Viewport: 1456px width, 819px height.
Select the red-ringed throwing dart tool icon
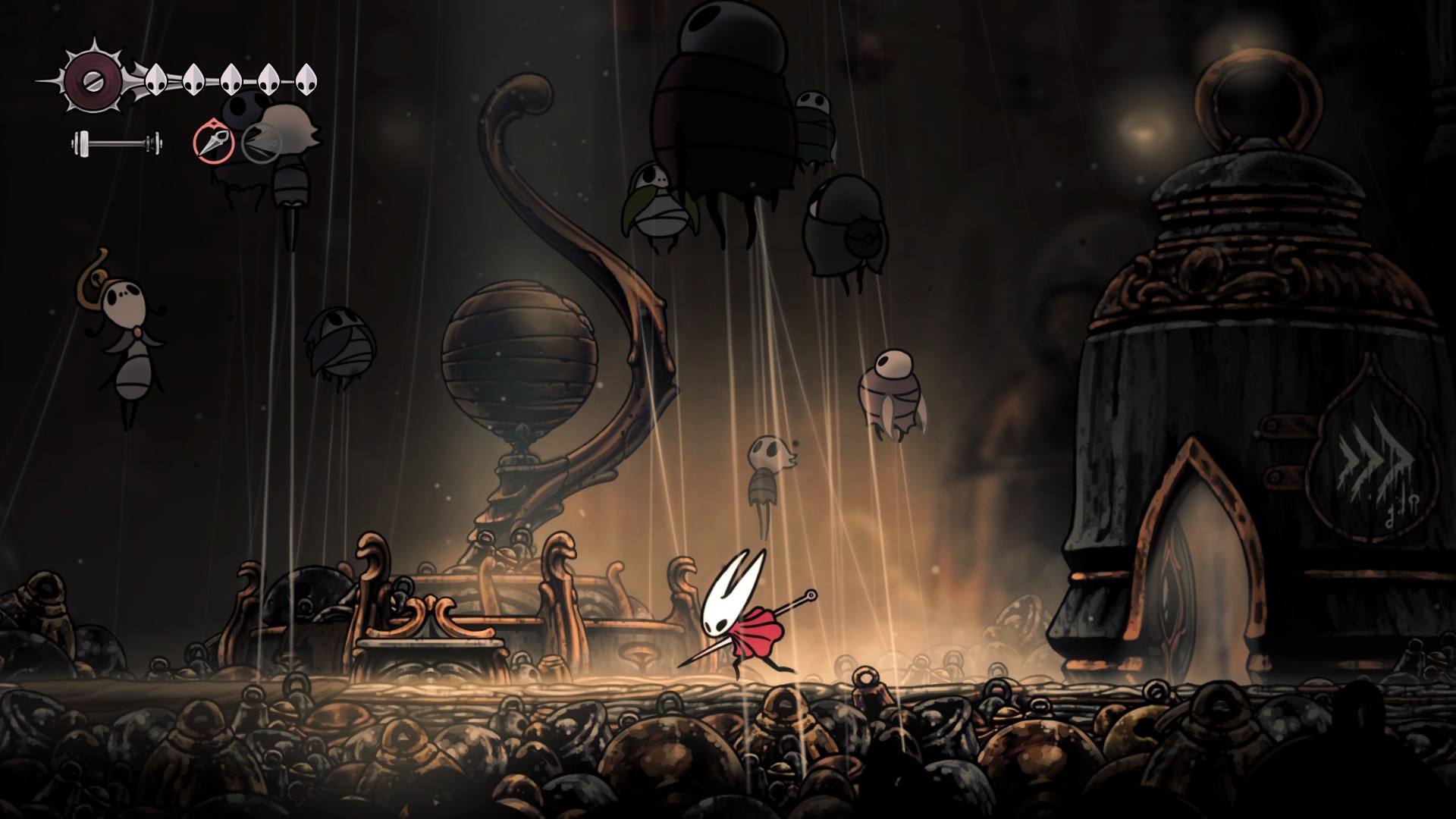[213, 141]
